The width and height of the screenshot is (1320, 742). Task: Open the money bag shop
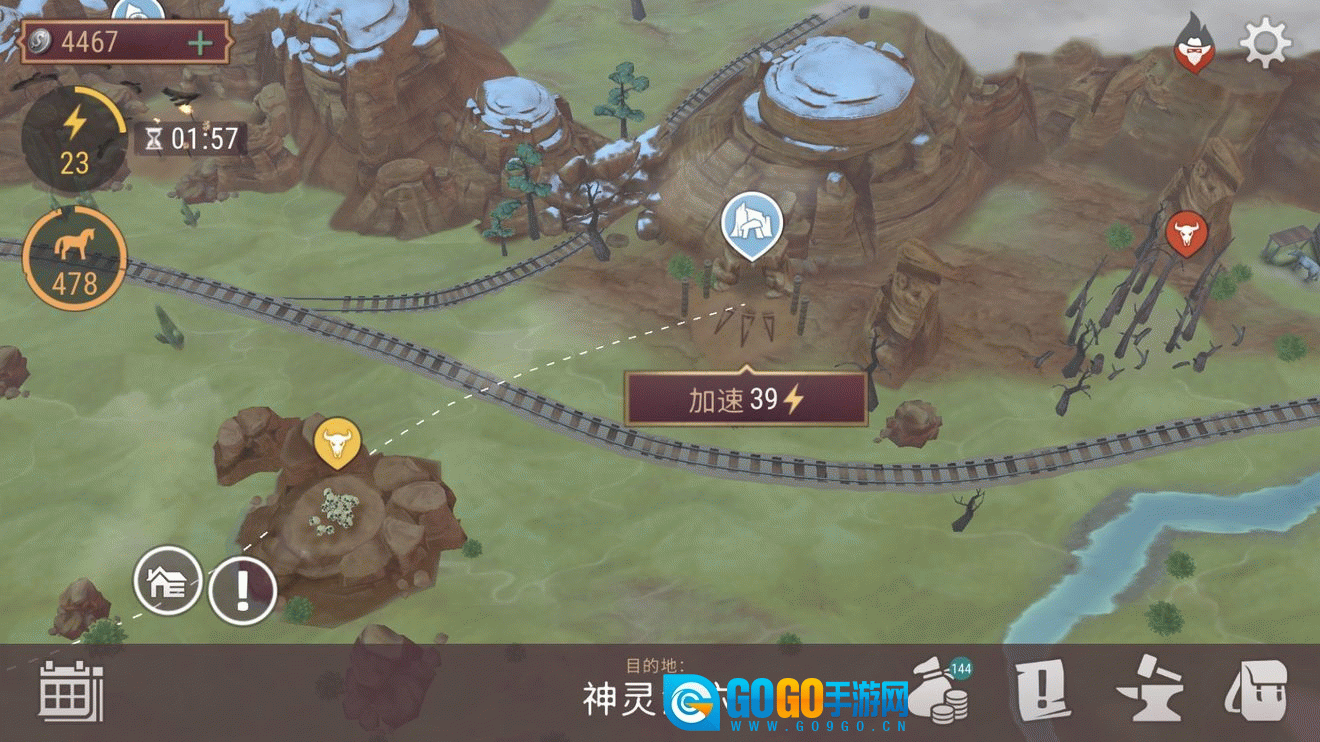[x=943, y=692]
